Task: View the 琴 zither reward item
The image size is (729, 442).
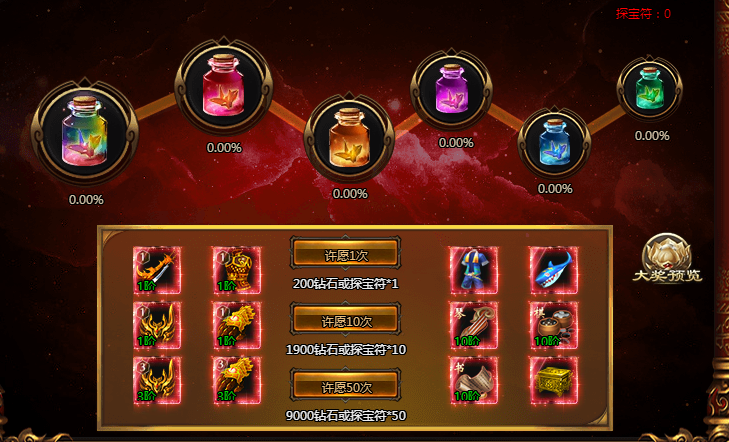Action: point(473,325)
